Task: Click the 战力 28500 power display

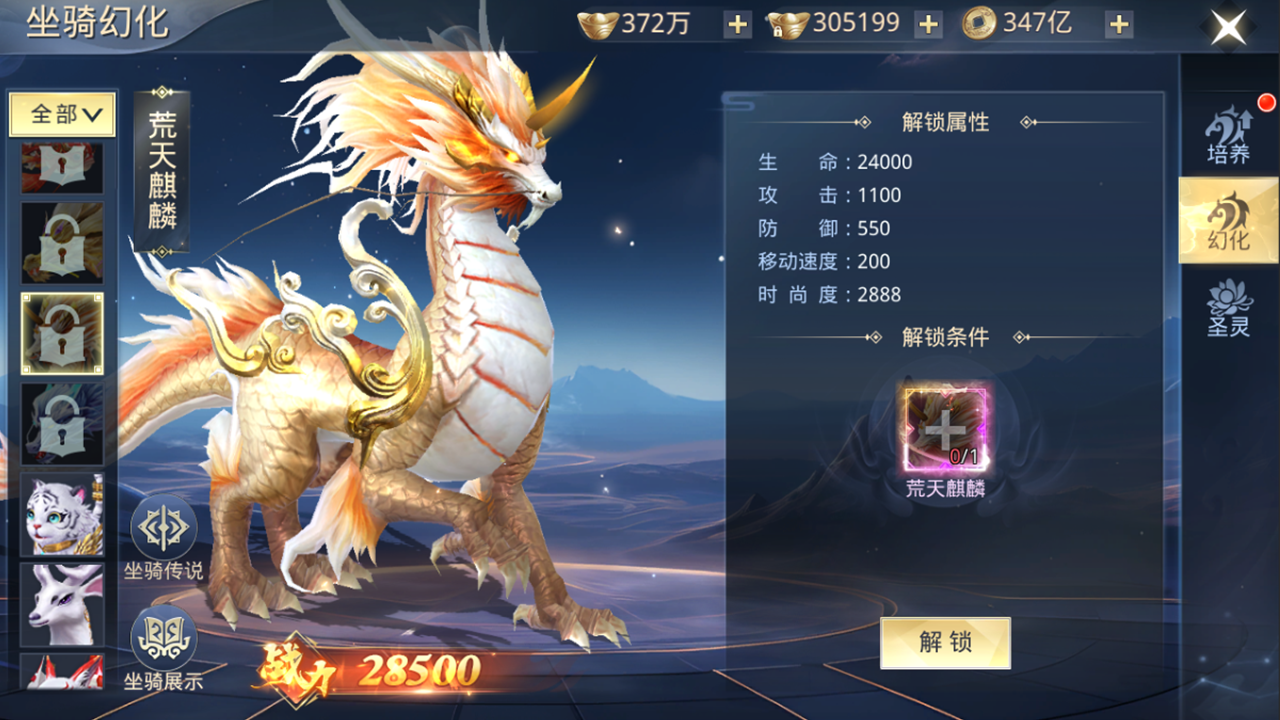Action: pos(370,670)
